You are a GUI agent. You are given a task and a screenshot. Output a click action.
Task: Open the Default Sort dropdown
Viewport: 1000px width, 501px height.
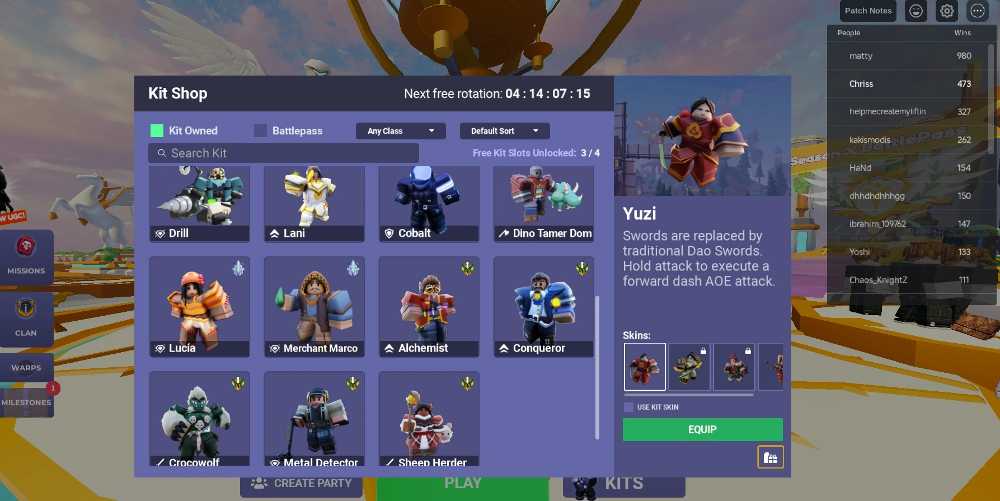pos(504,131)
